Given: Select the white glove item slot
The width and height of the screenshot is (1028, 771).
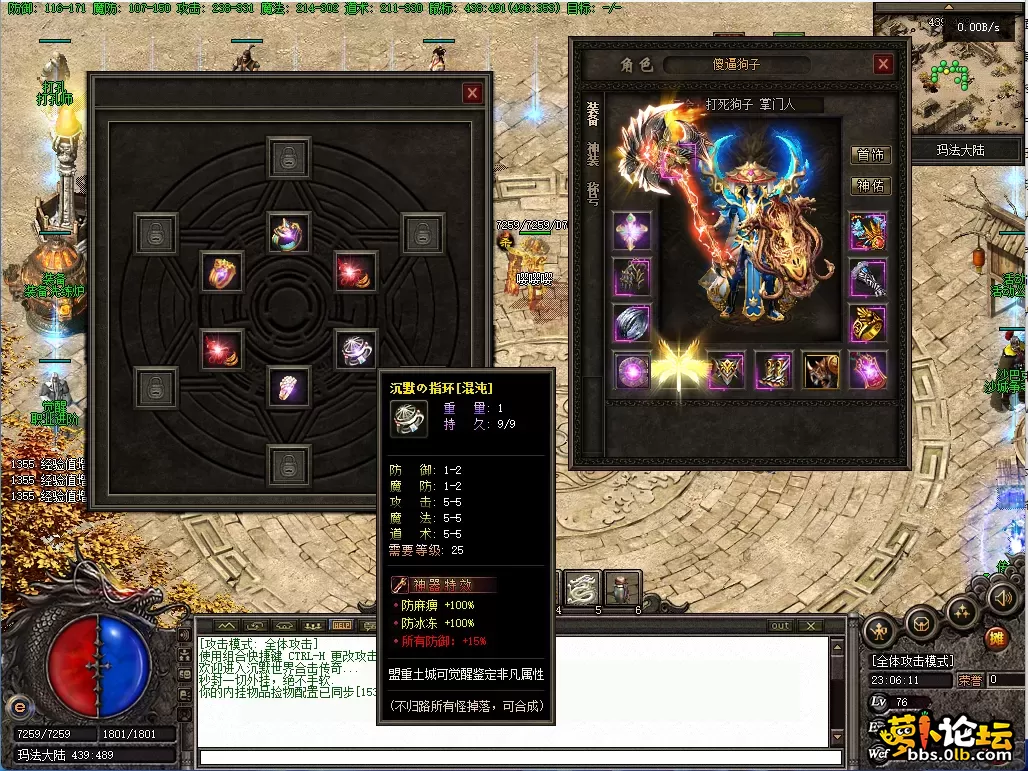Looking at the screenshot, I should [288, 387].
